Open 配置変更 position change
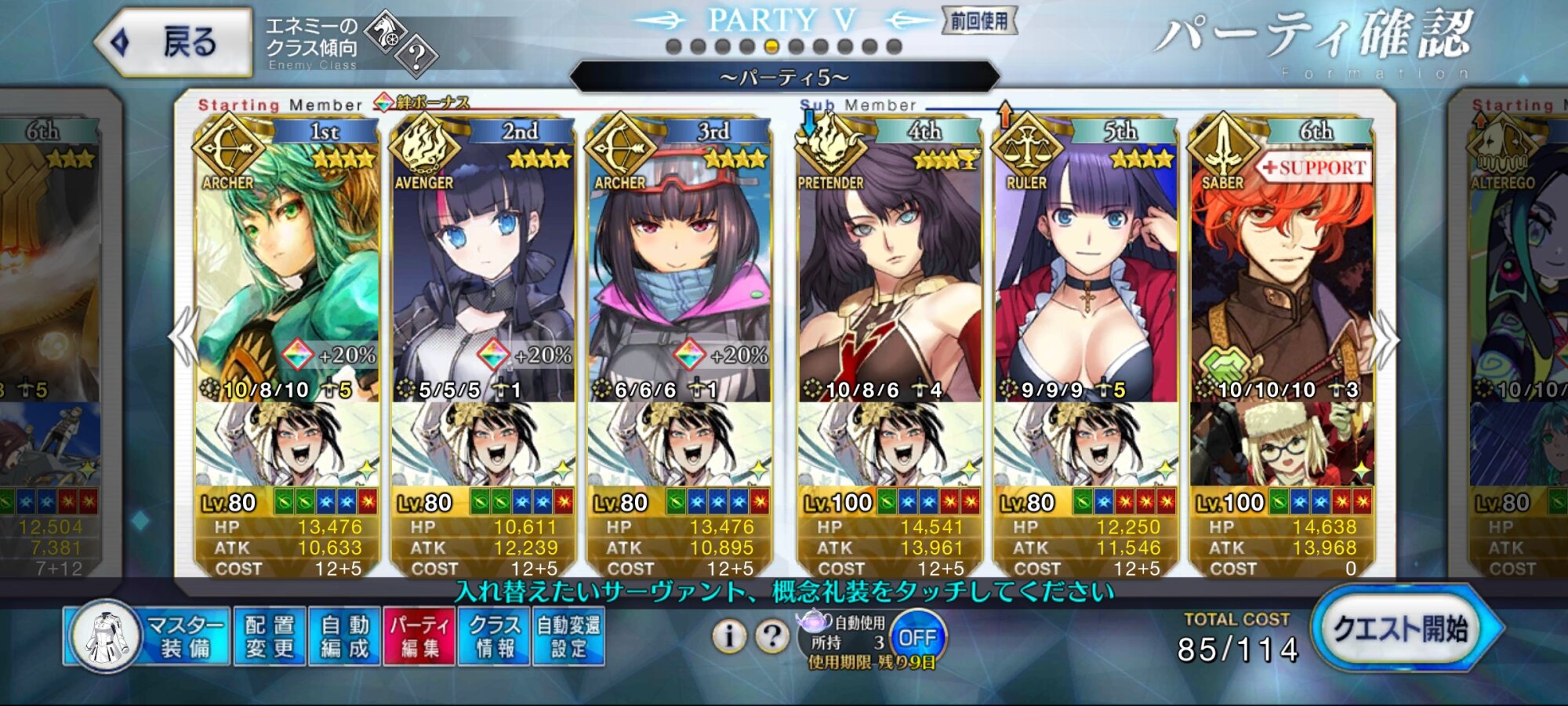1568x706 pixels. (269, 636)
